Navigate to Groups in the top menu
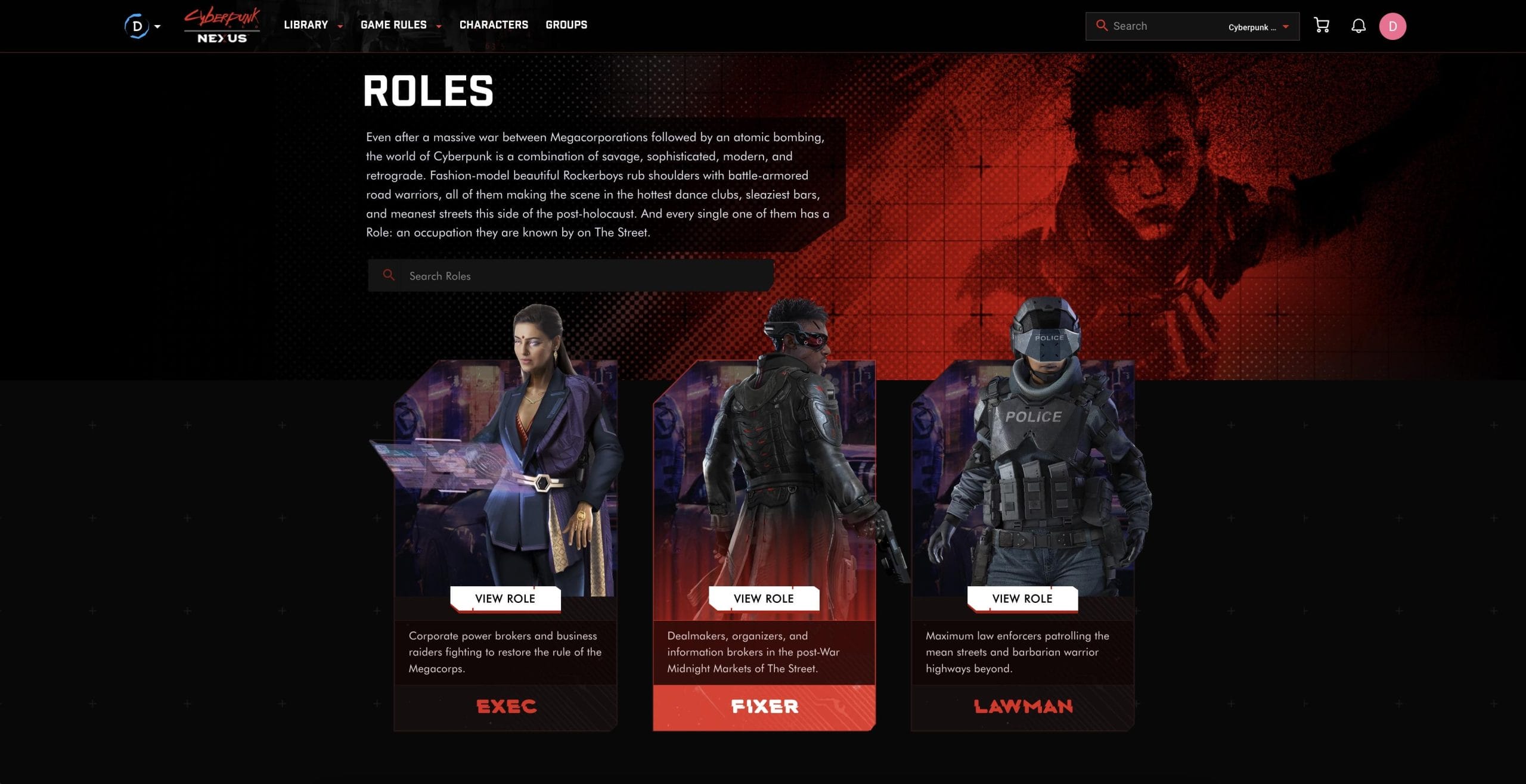 [566, 25]
